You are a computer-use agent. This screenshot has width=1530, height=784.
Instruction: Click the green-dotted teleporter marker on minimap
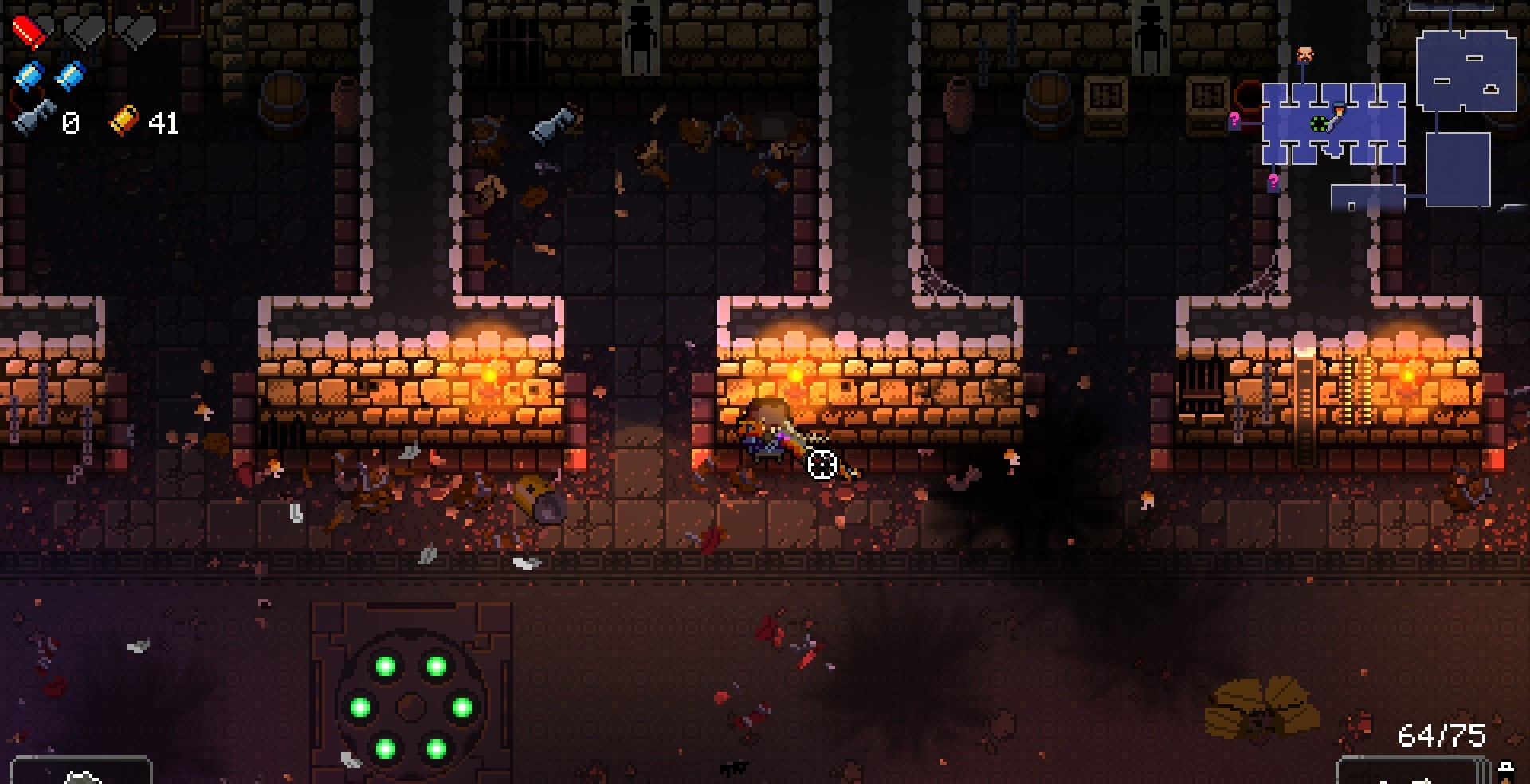(x=1320, y=123)
